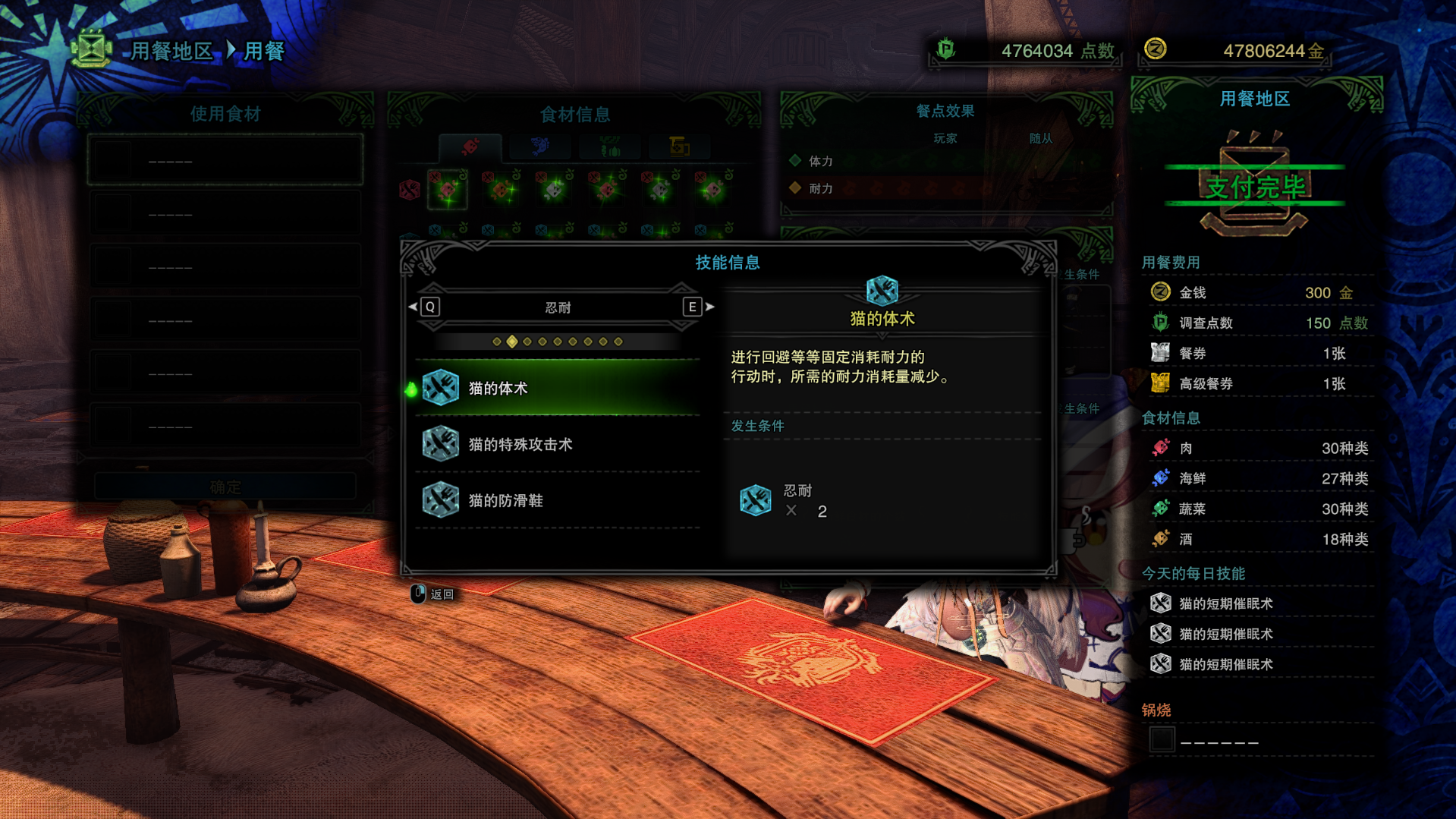1456x819 pixels.
Task: Click 返回 to go back
Action: coord(434,594)
